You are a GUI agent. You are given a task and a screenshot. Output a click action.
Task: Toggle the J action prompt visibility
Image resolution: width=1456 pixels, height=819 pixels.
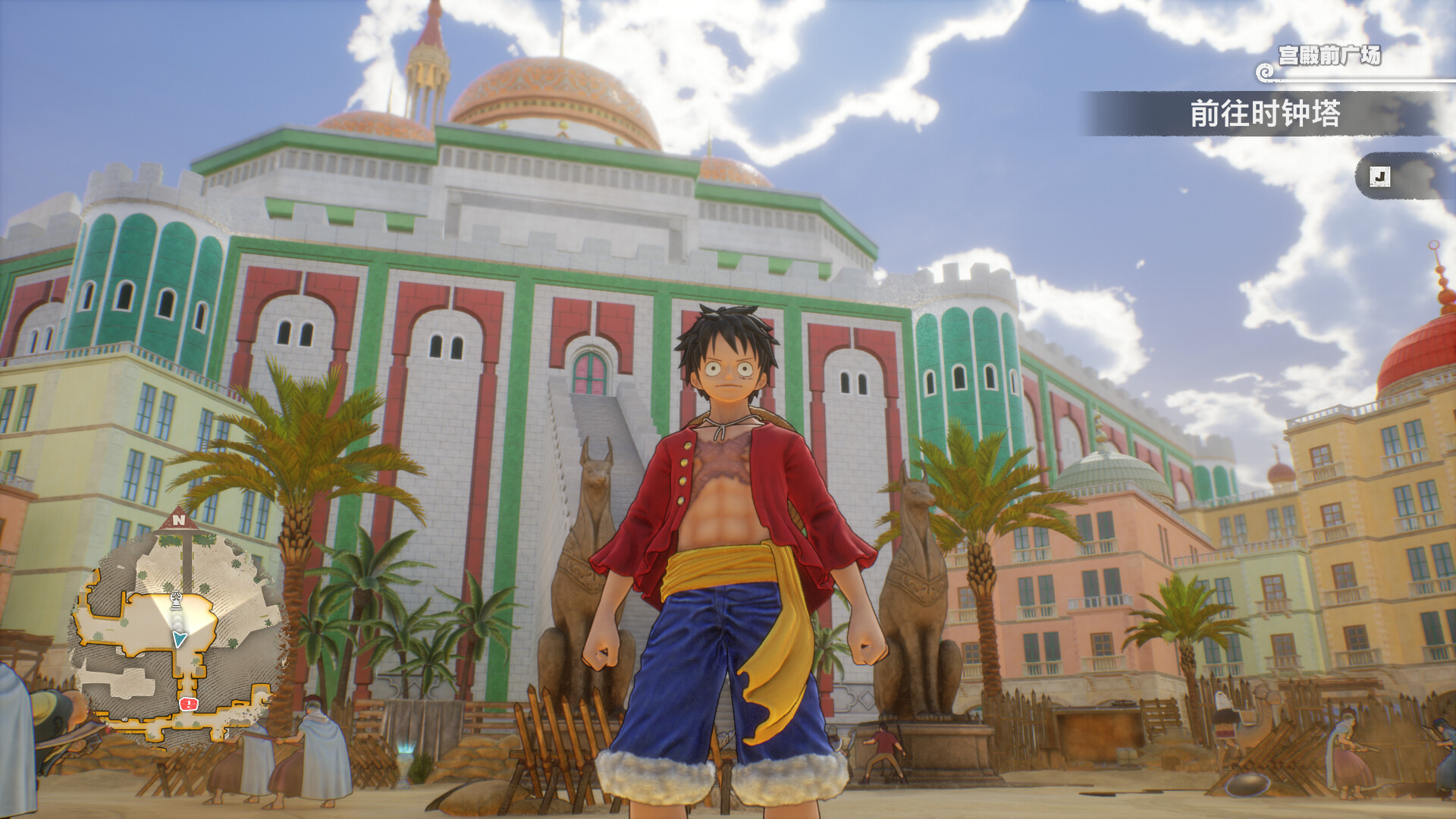coord(1380,176)
